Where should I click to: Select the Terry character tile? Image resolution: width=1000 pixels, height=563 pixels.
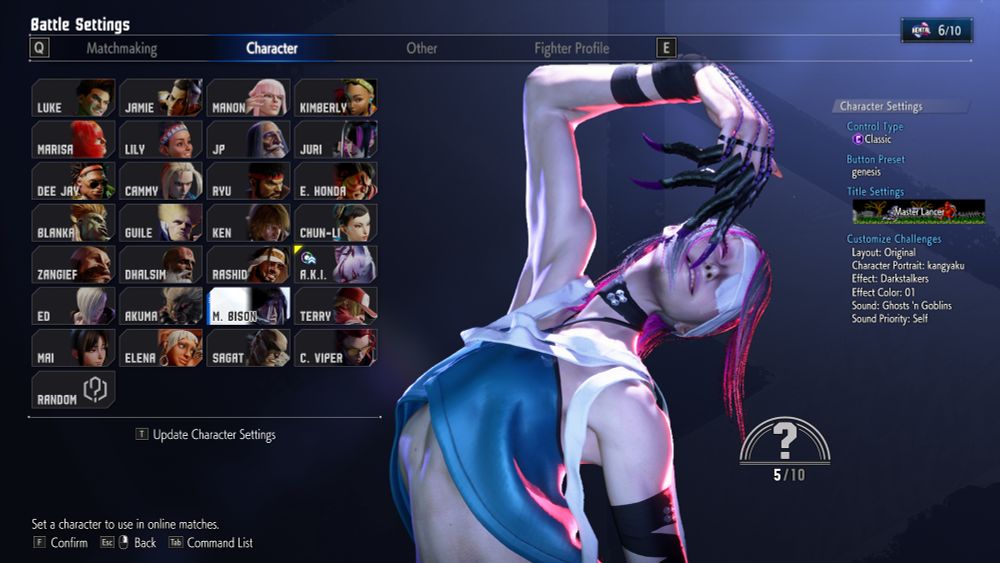click(335, 306)
